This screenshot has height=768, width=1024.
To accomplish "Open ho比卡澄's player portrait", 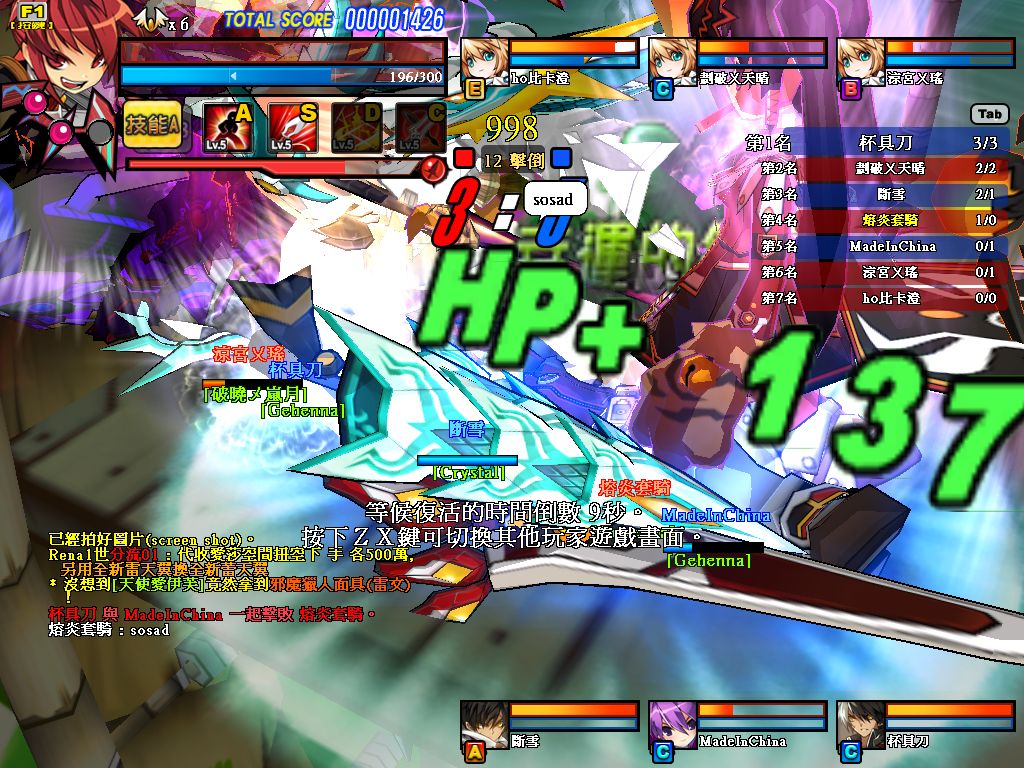I will pyautogui.click(x=484, y=62).
